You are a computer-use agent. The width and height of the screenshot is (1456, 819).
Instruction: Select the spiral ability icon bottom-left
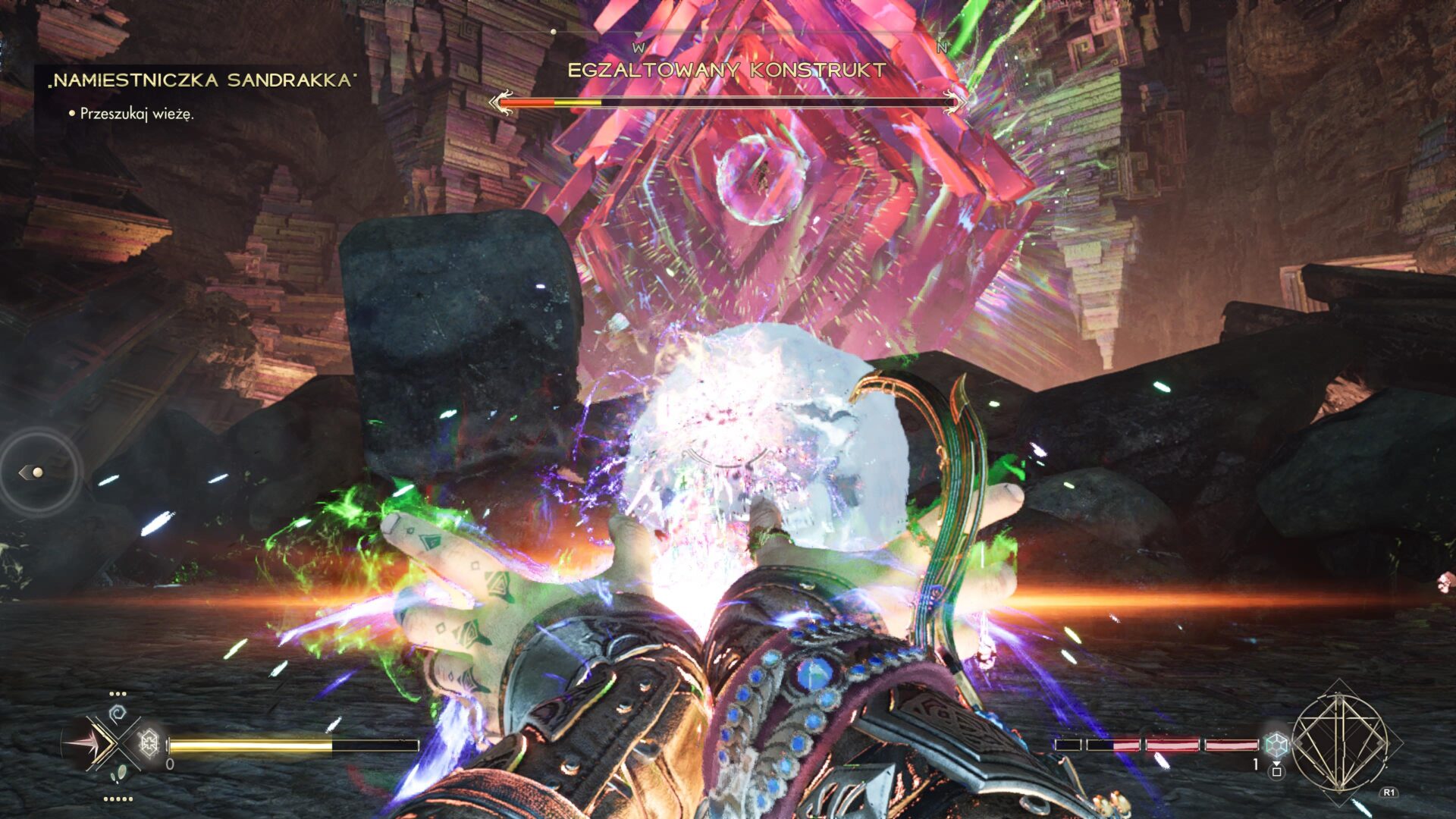tap(118, 712)
